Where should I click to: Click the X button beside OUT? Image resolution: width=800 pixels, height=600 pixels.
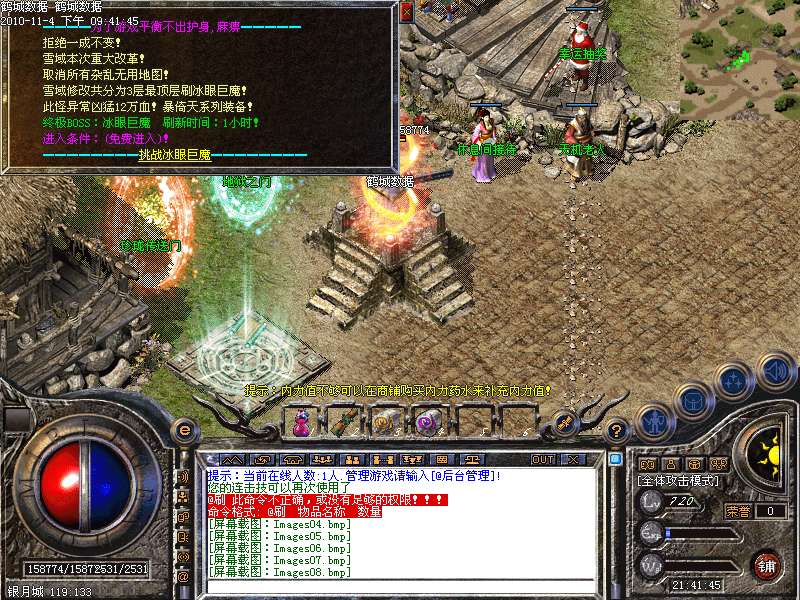click(573, 459)
